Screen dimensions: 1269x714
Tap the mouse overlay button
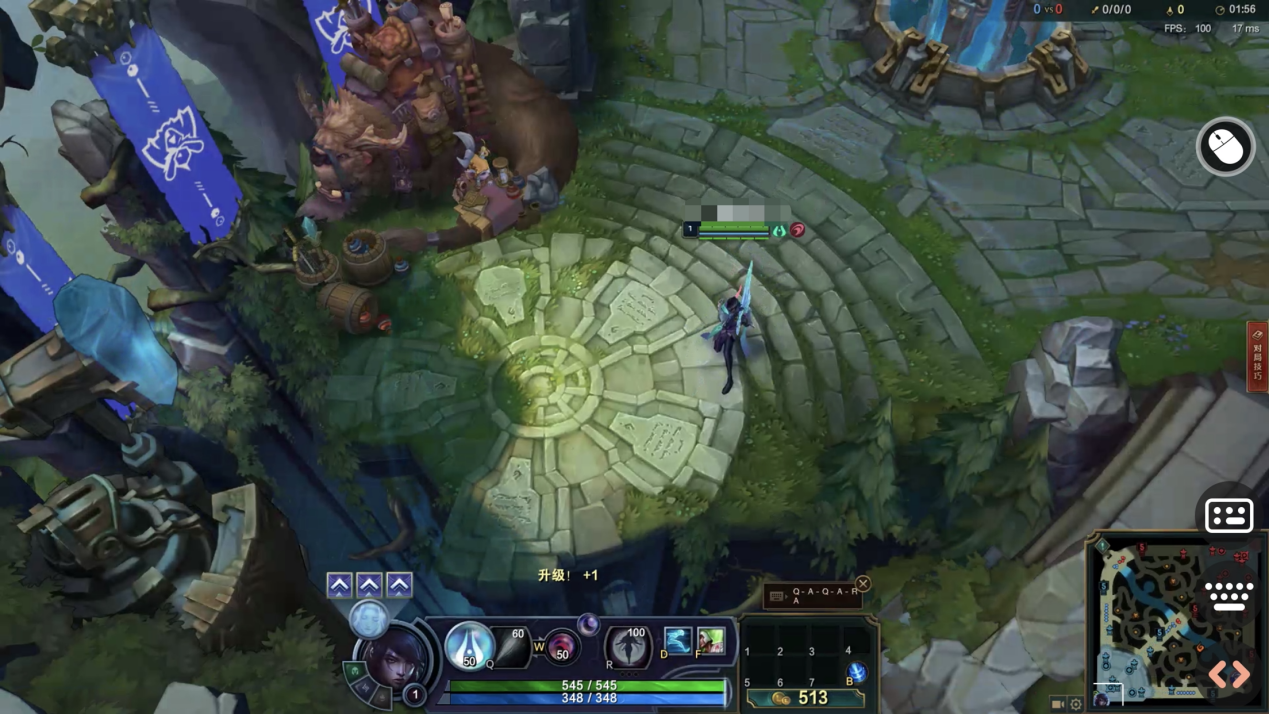(1226, 147)
